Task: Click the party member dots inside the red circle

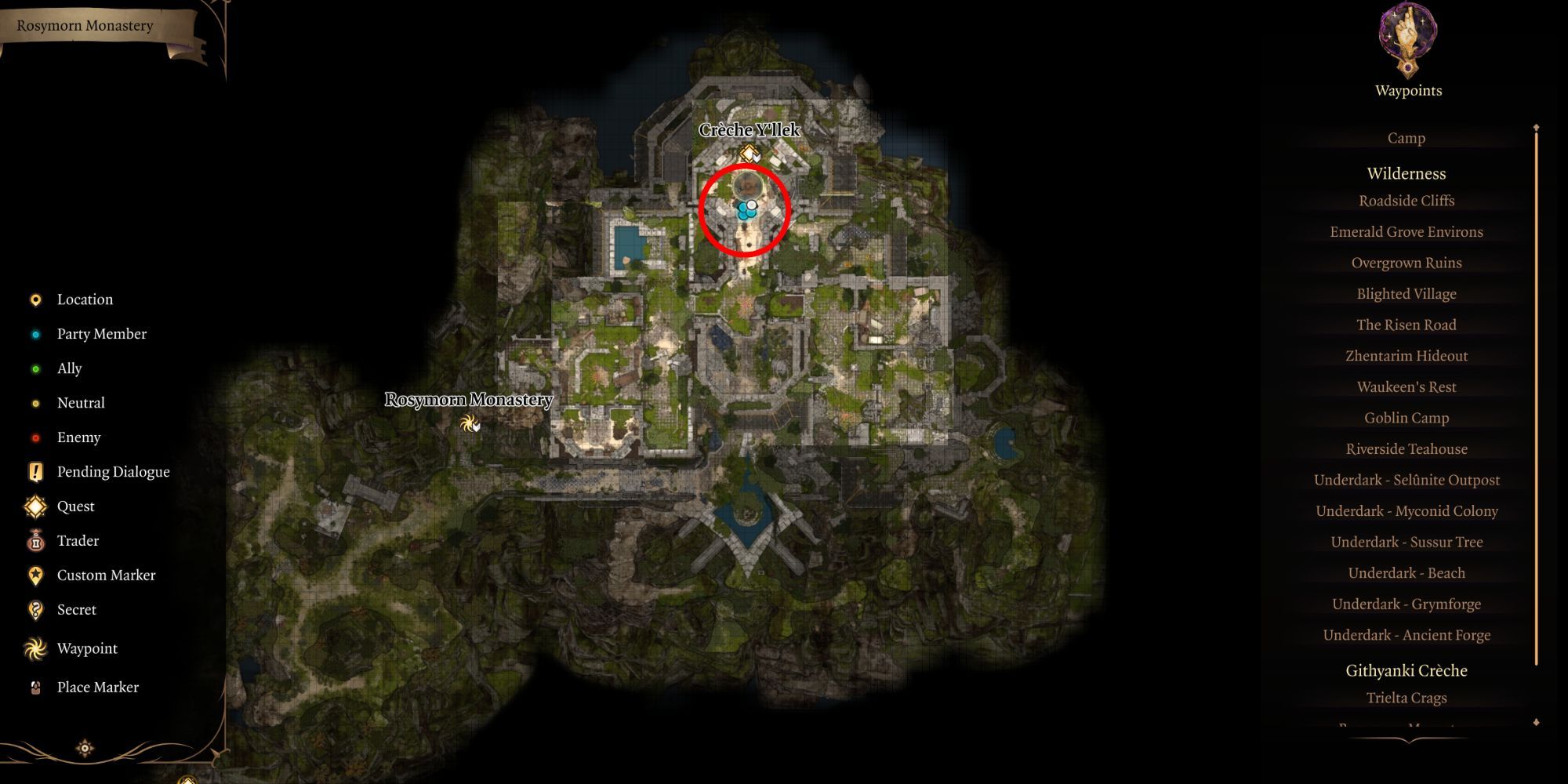Action: pyautogui.click(x=745, y=209)
